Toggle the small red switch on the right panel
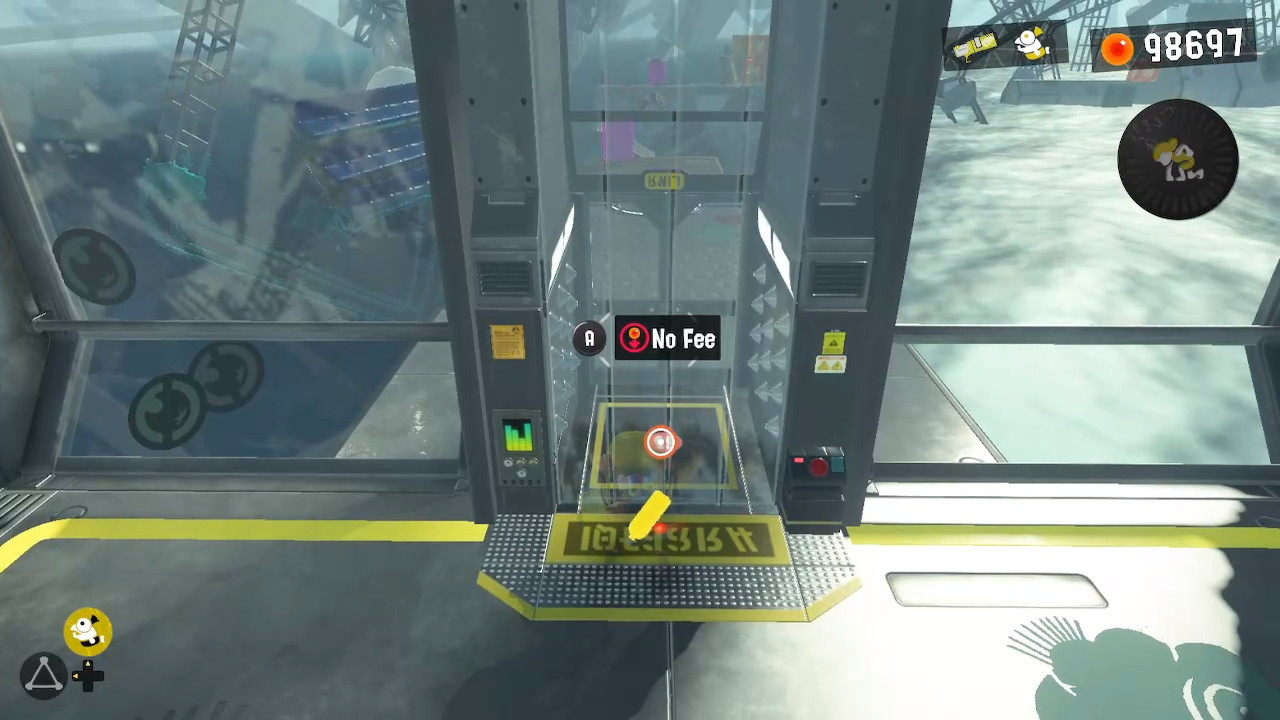Viewport: 1280px width, 720px height. tap(798, 460)
